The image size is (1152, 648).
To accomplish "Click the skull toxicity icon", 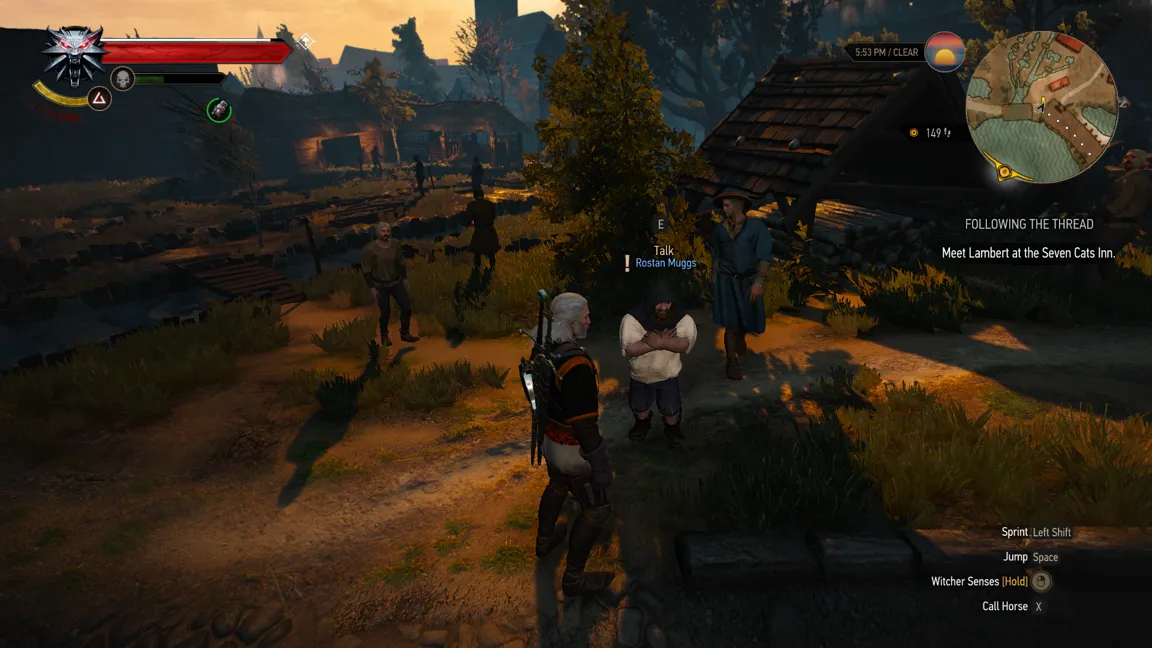I will (x=122, y=78).
